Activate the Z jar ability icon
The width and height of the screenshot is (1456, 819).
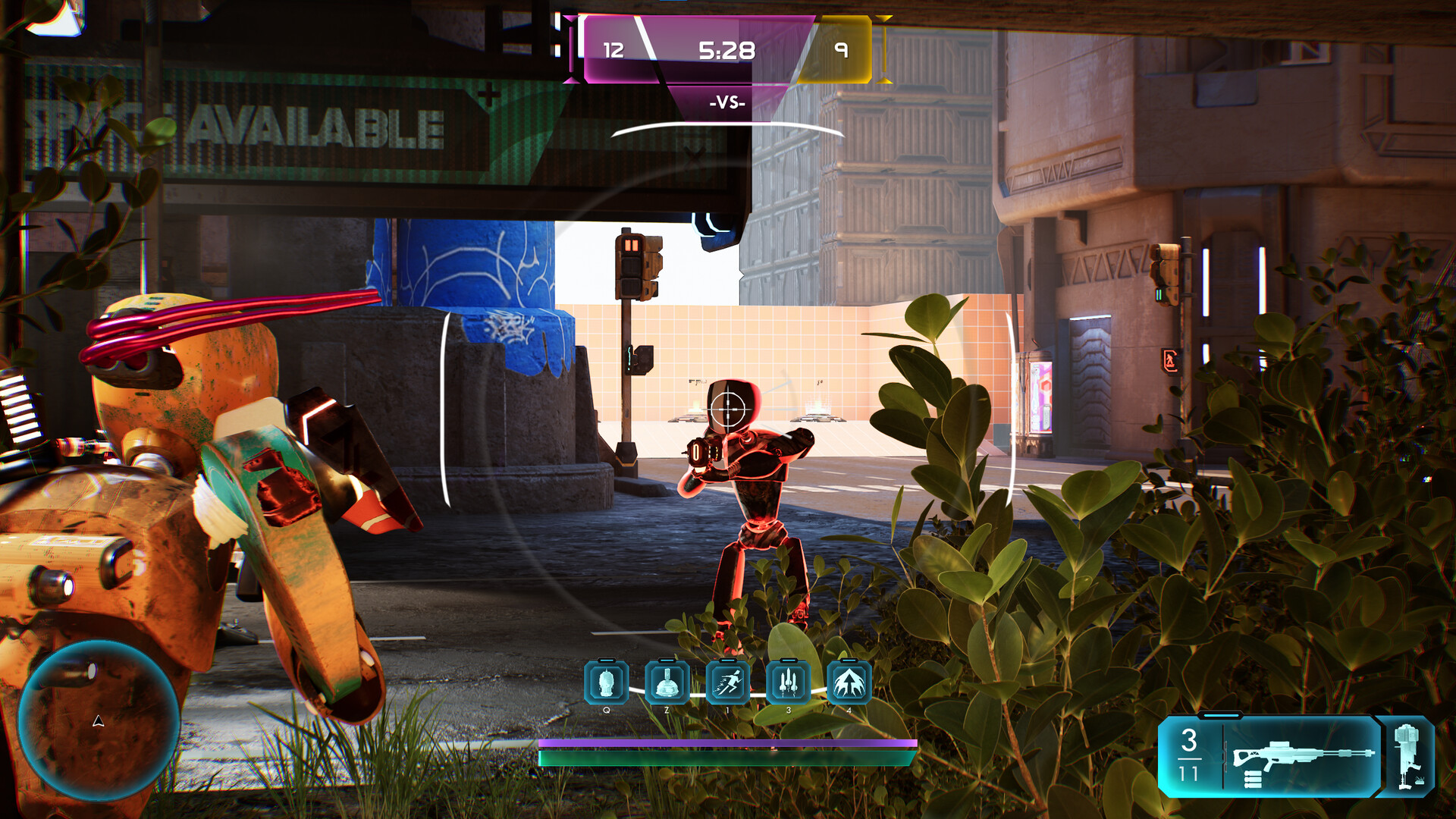[x=667, y=682]
